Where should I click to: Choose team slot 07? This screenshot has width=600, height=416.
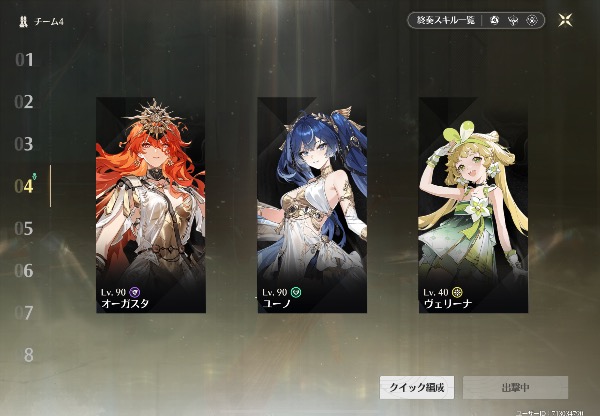pyautogui.click(x=25, y=312)
